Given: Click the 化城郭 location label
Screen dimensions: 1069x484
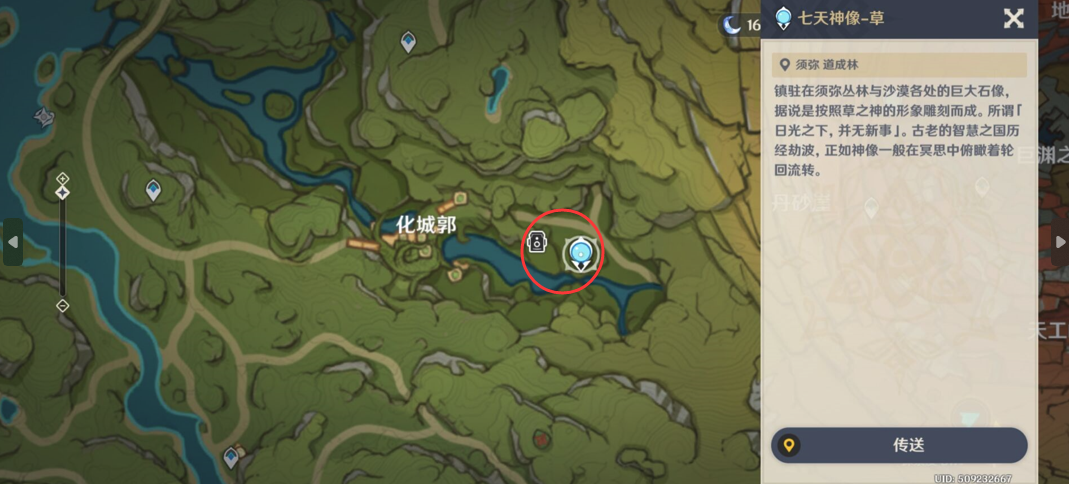Looking at the screenshot, I should click(x=426, y=226).
